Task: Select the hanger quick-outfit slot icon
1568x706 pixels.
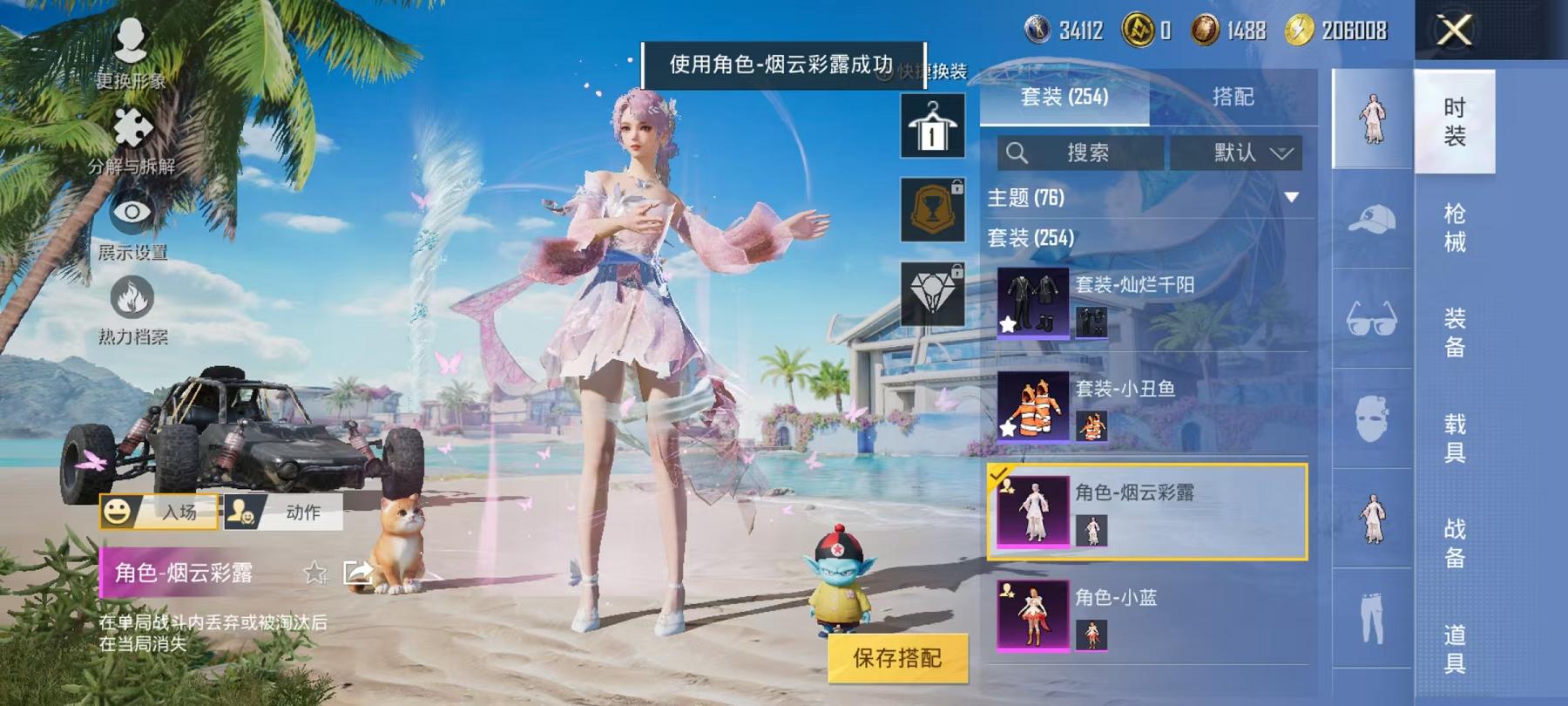Action: click(x=934, y=126)
